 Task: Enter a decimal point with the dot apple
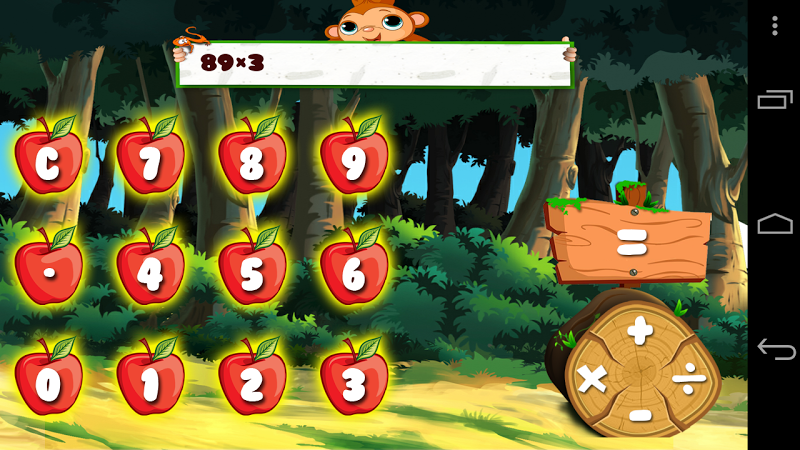[48, 271]
